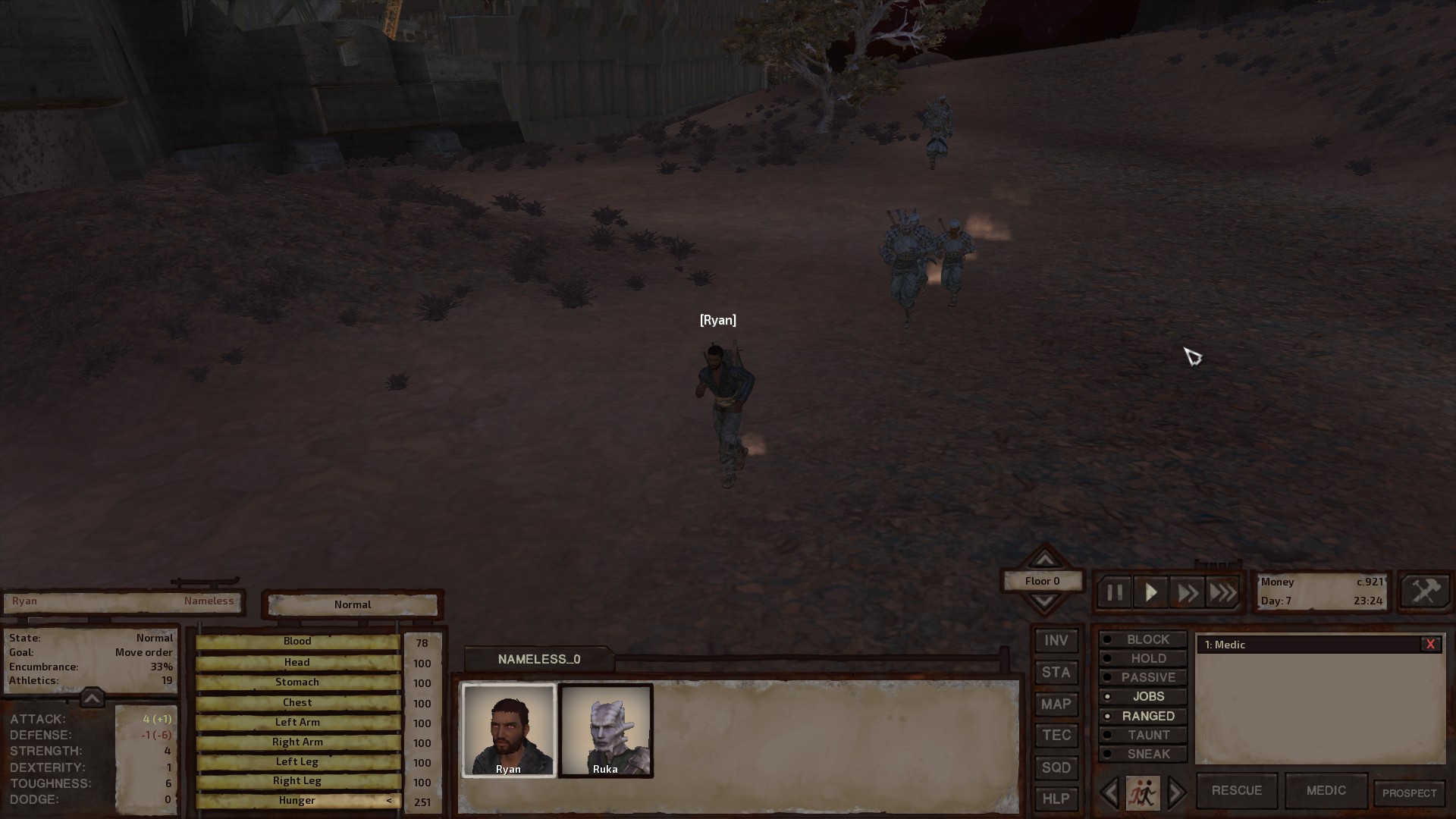Pause the game with the pause control

point(1114,591)
